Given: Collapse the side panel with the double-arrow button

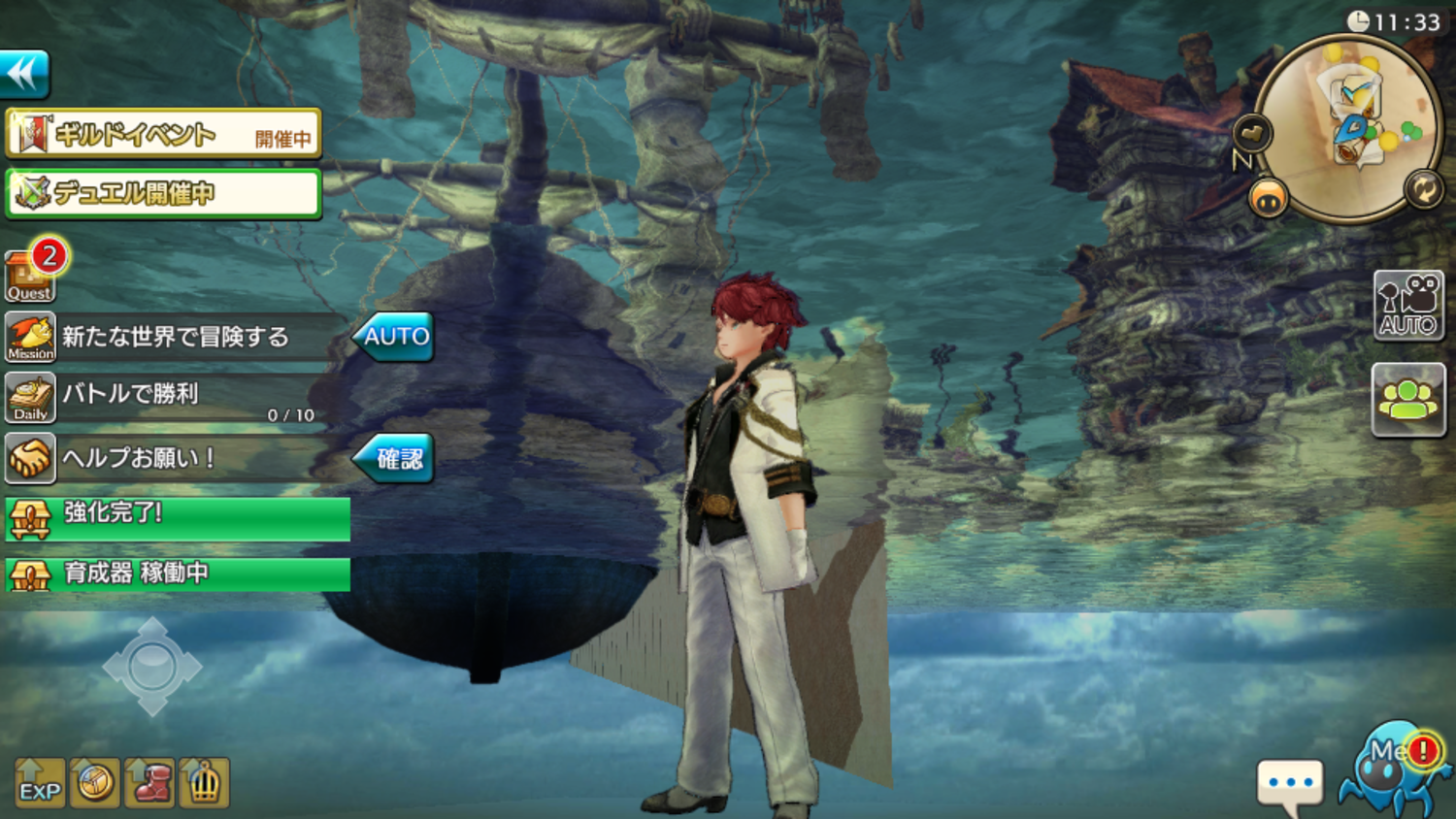Looking at the screenshot, I should (x=24, y=74).
